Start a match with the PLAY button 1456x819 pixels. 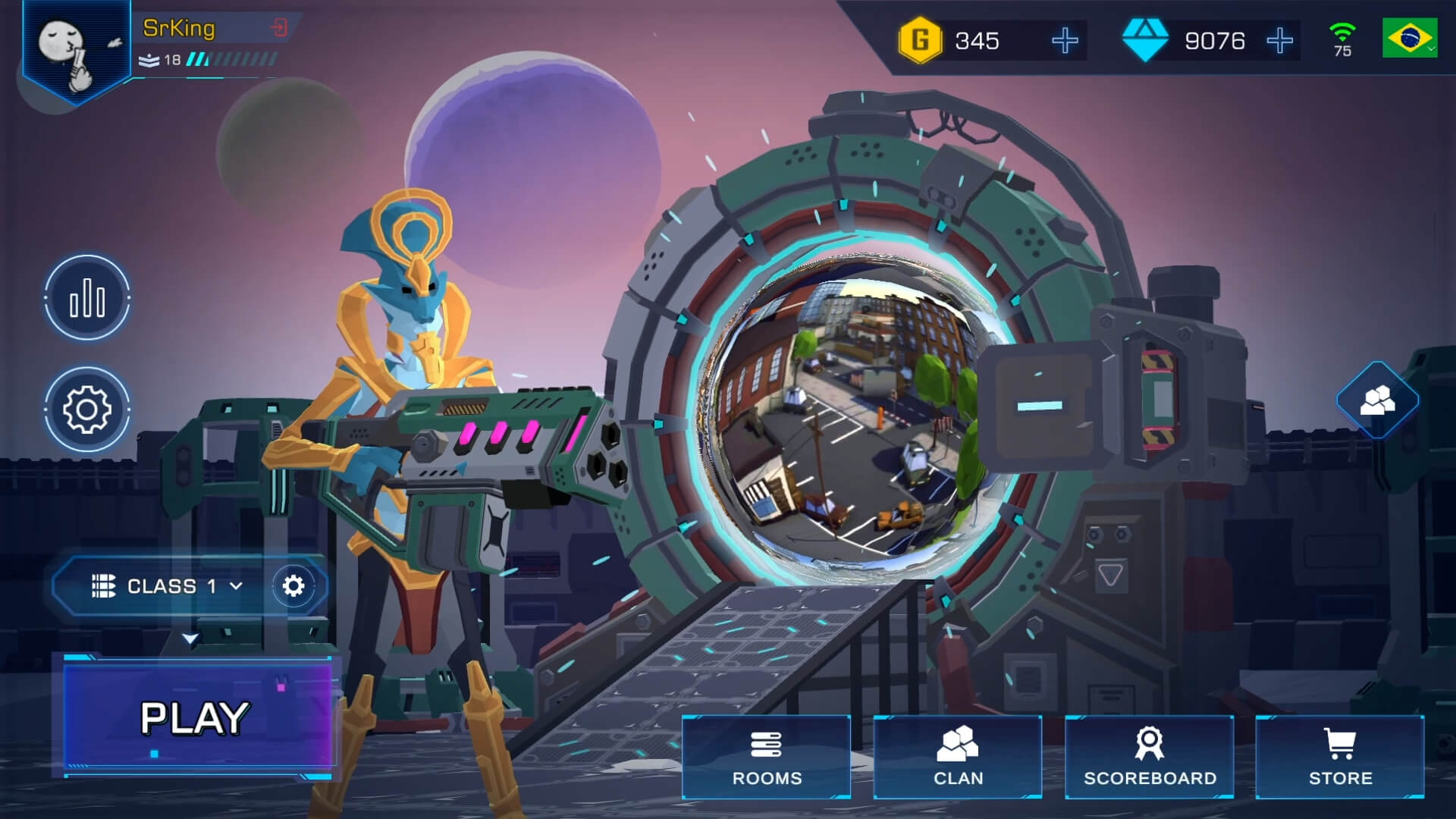196,717
